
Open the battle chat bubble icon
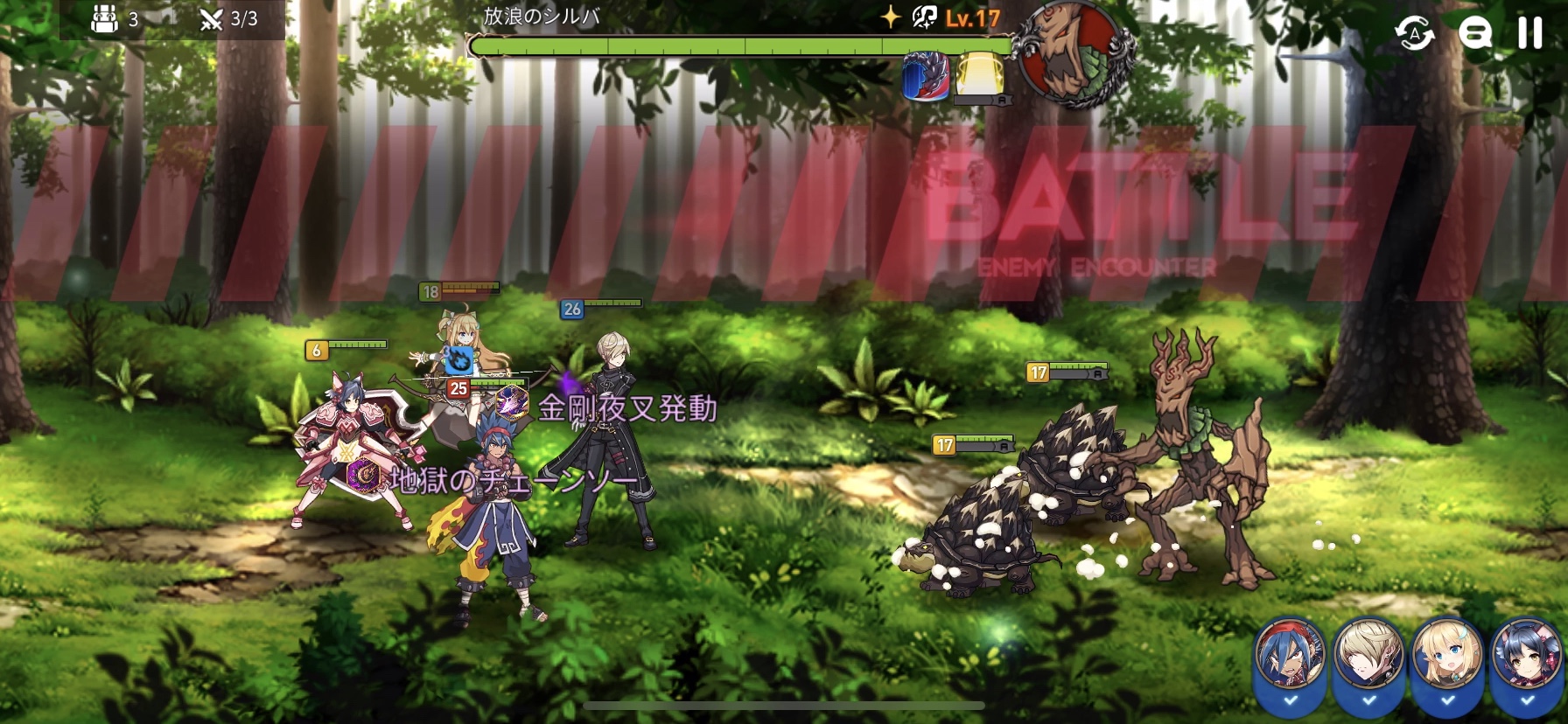pyautogui.click(x=1474, y=34)
